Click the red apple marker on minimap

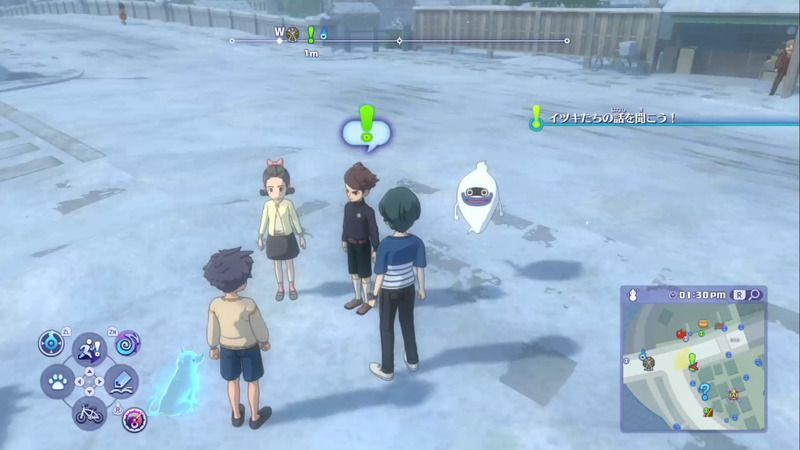tap(681, 334)
